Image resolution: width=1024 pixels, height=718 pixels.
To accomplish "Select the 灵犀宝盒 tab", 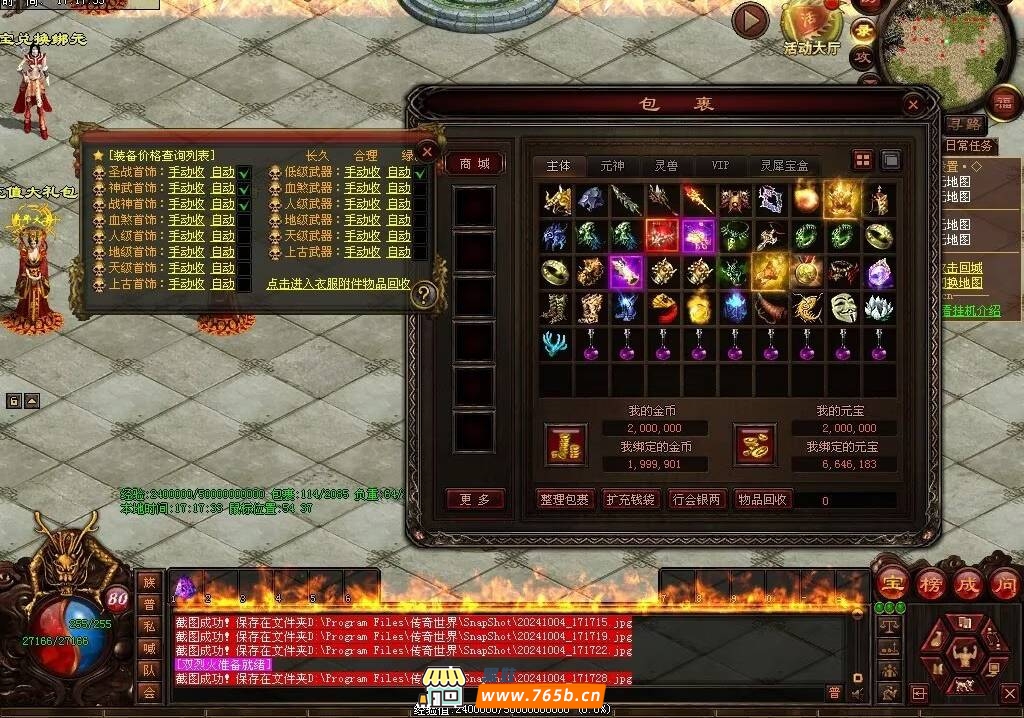I will pyautogui.click(x=784, y=165).
